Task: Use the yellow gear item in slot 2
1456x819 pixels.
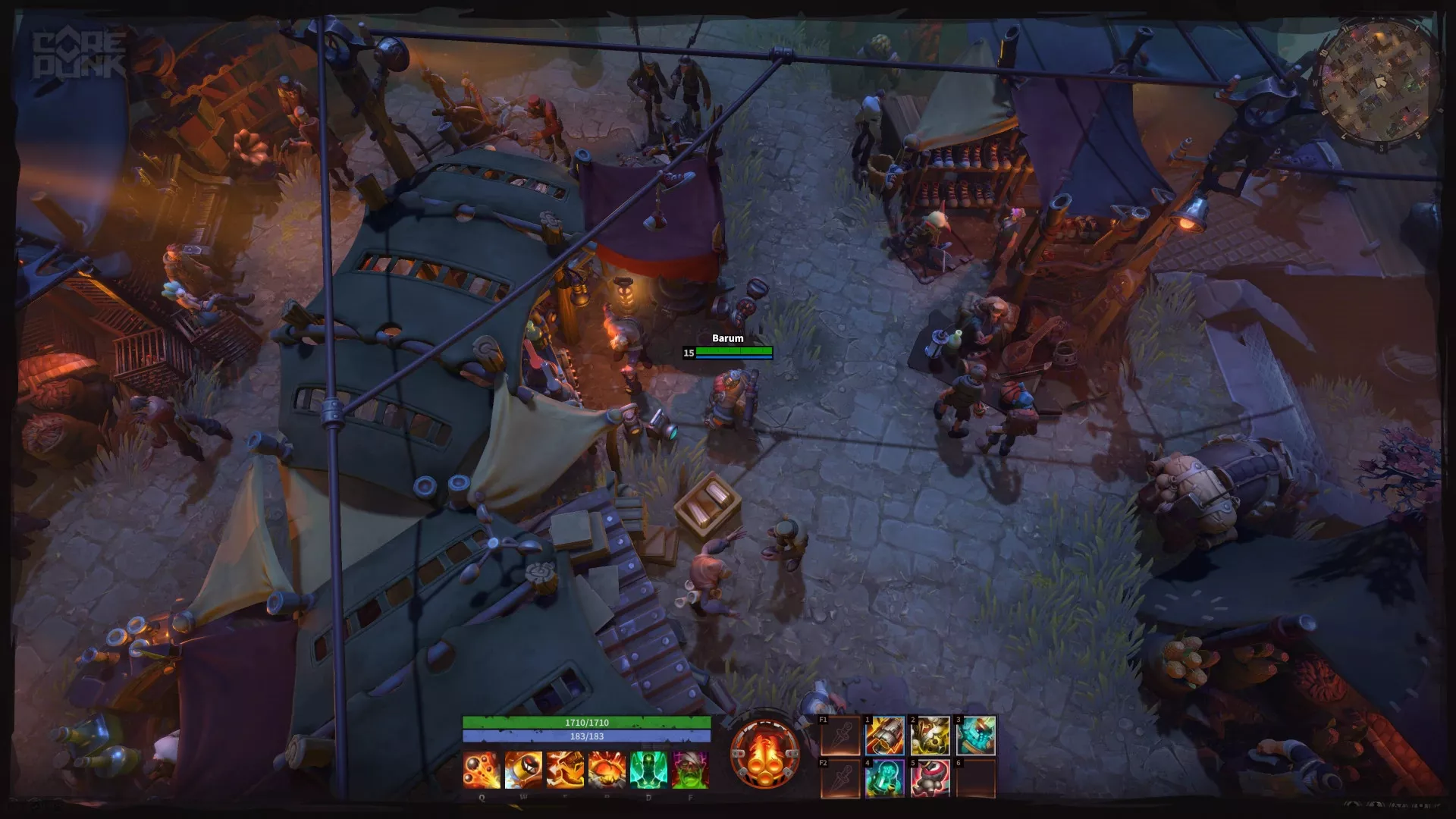Action: [x=930, y=736]
